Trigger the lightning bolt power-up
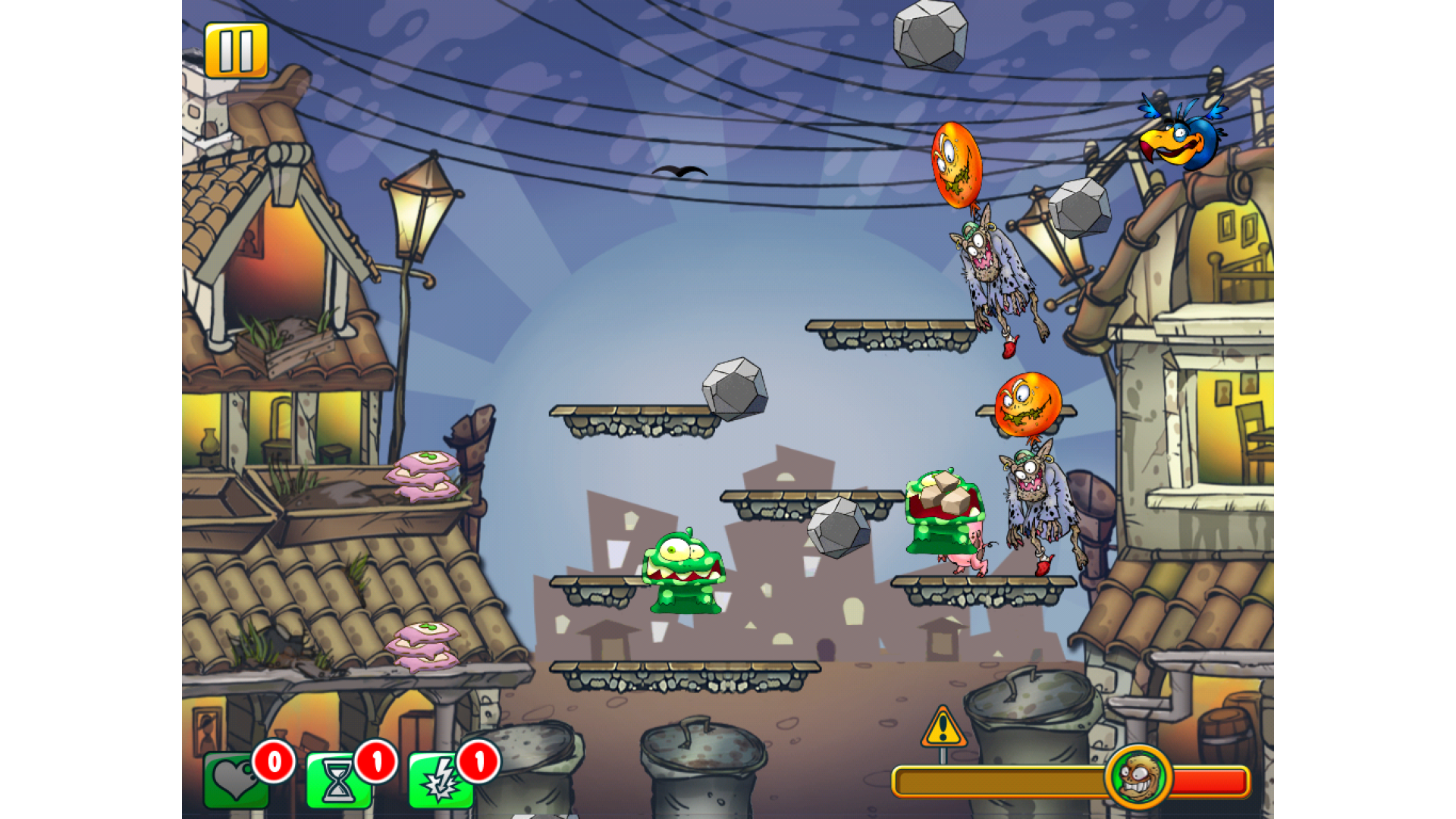The width and height of the screenshot is (1456, 819). tap(441, 781)
